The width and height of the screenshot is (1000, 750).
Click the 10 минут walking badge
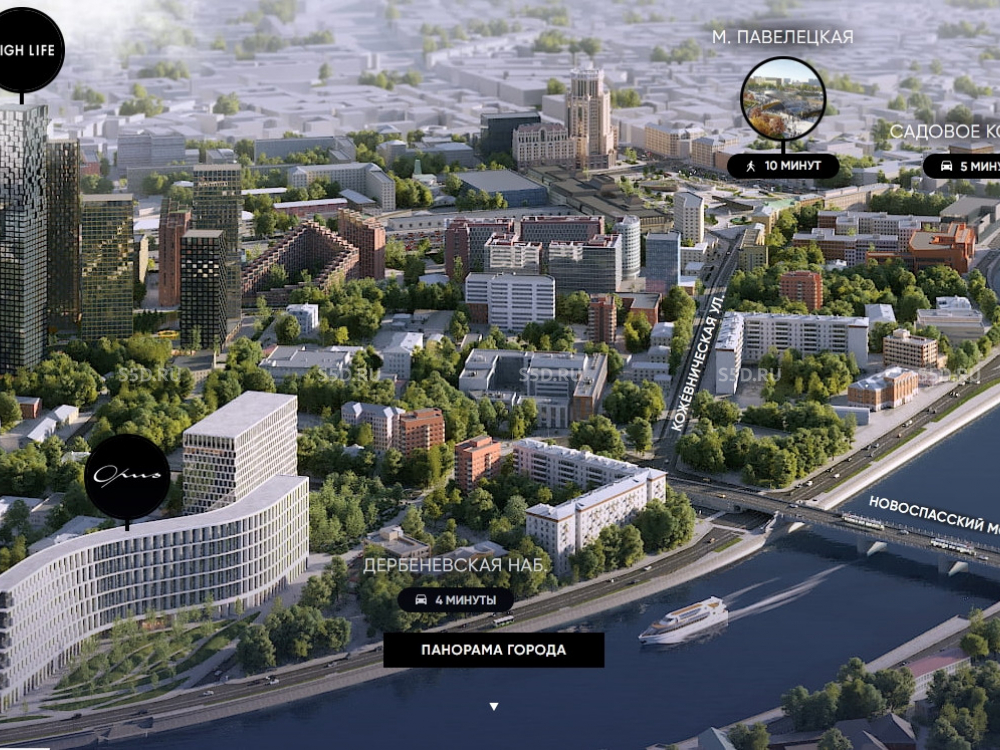coord(783,166)
